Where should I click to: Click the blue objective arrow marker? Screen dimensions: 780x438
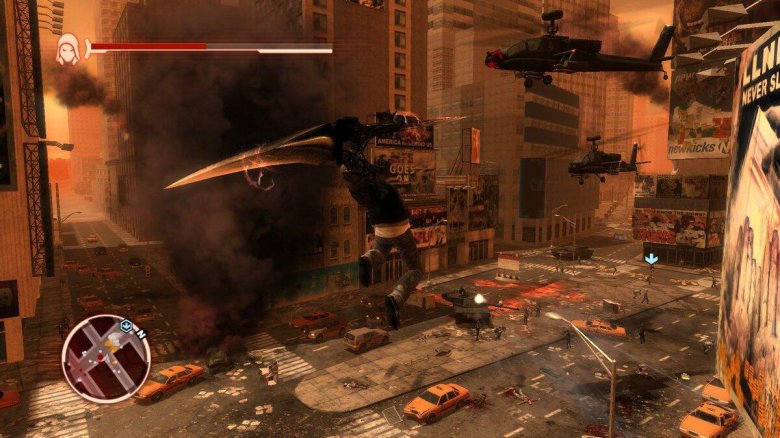(651, 258)
